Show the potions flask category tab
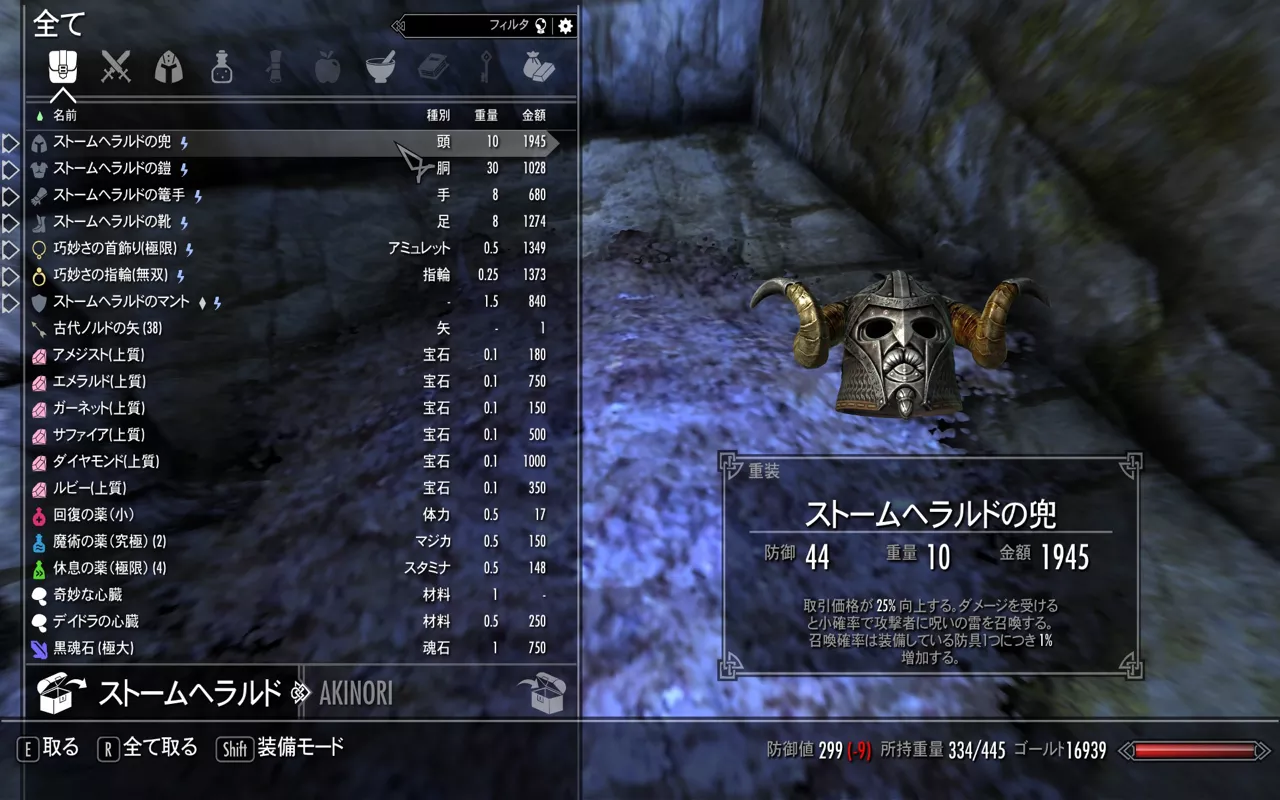This screenshot has height=800, width=1280. 222,67
